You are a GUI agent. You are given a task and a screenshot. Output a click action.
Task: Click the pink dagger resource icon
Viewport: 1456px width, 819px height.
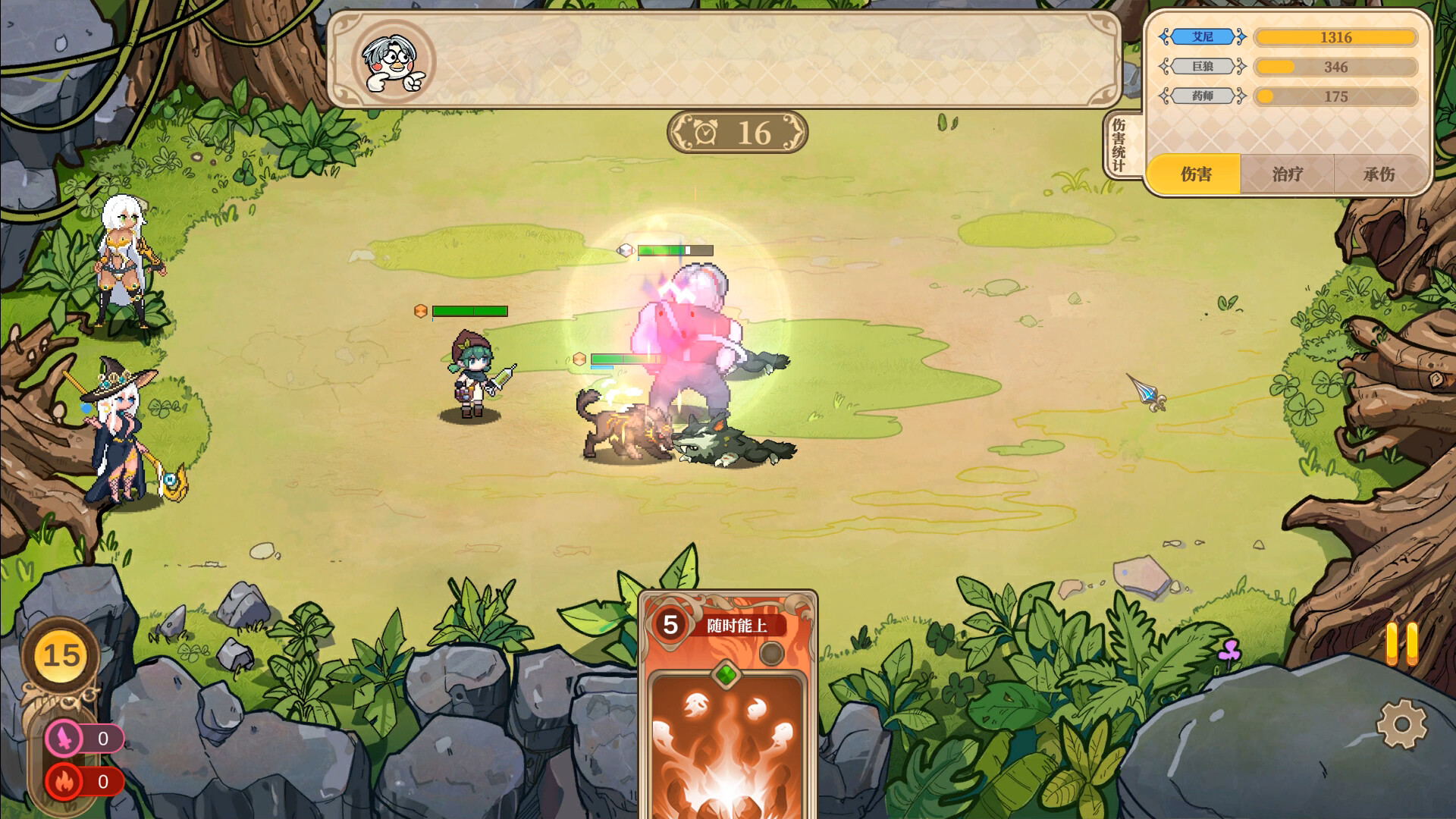pyautogui.click(x=64, y=738)
